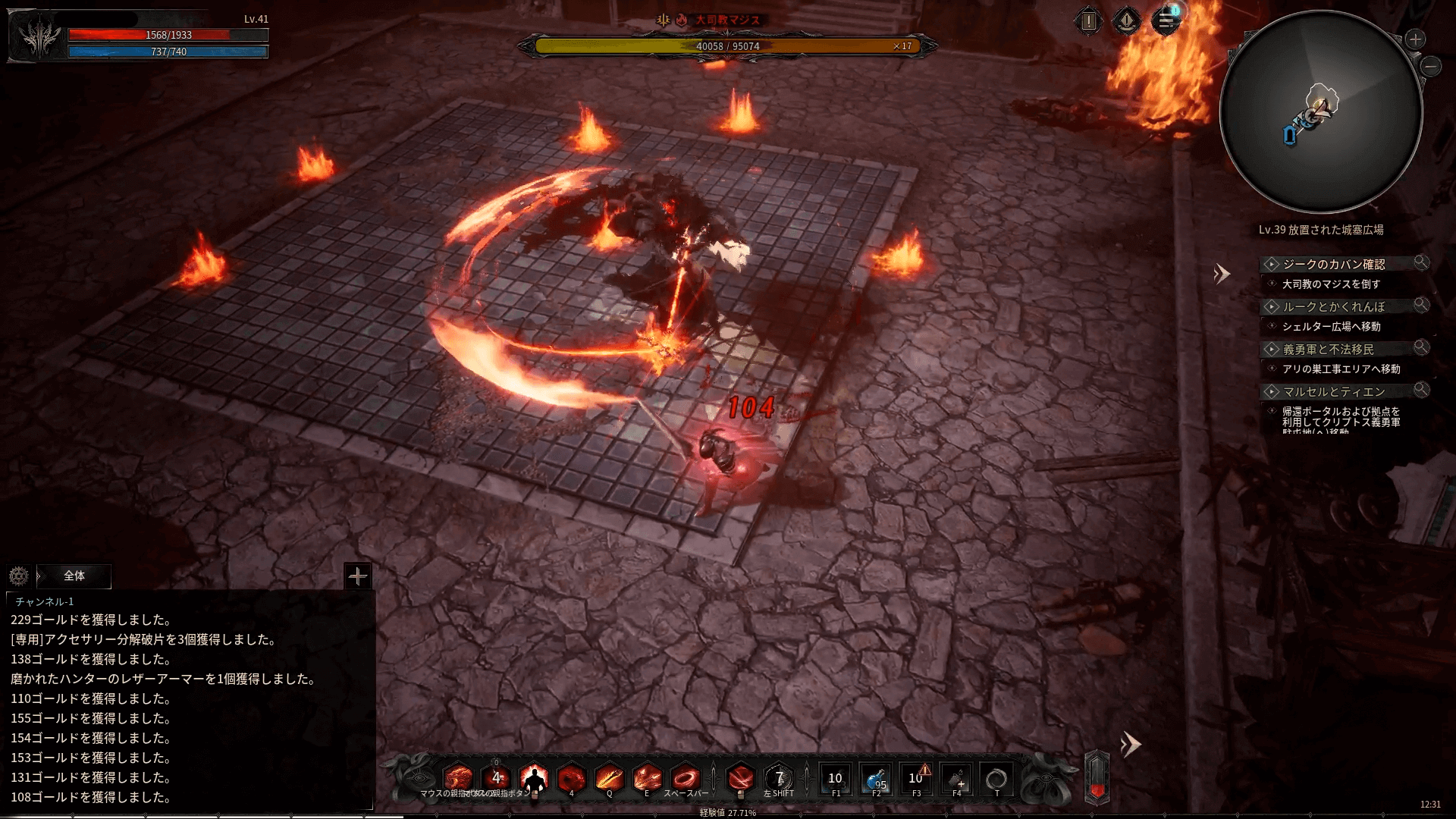Image resolution: width=1456 pixels, height=819 pixels.
Task: Select the ジークのカバン確認 quest entry
Action: tap(1333, 264)
